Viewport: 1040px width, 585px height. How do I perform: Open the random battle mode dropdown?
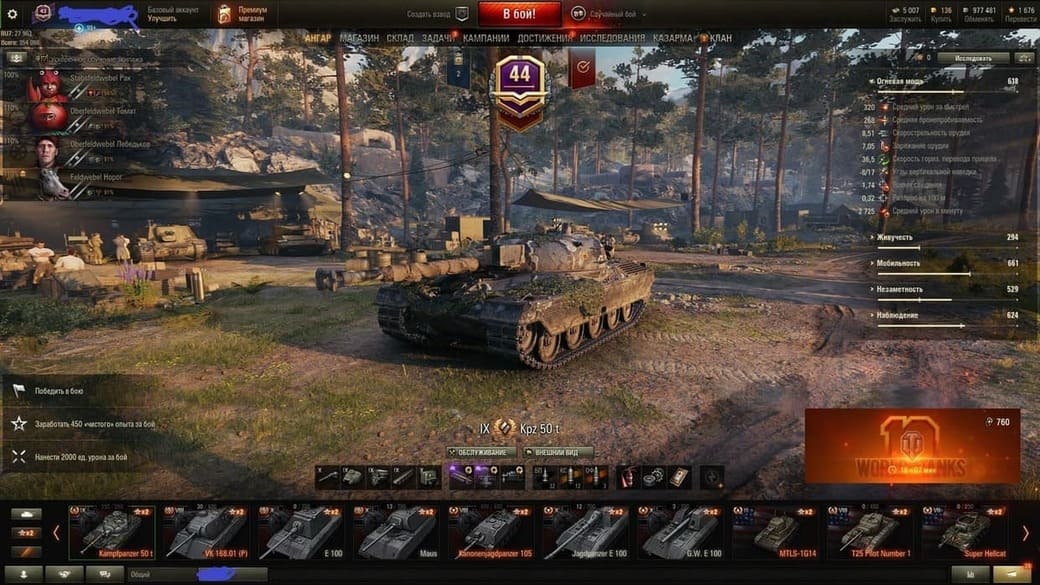608,15
